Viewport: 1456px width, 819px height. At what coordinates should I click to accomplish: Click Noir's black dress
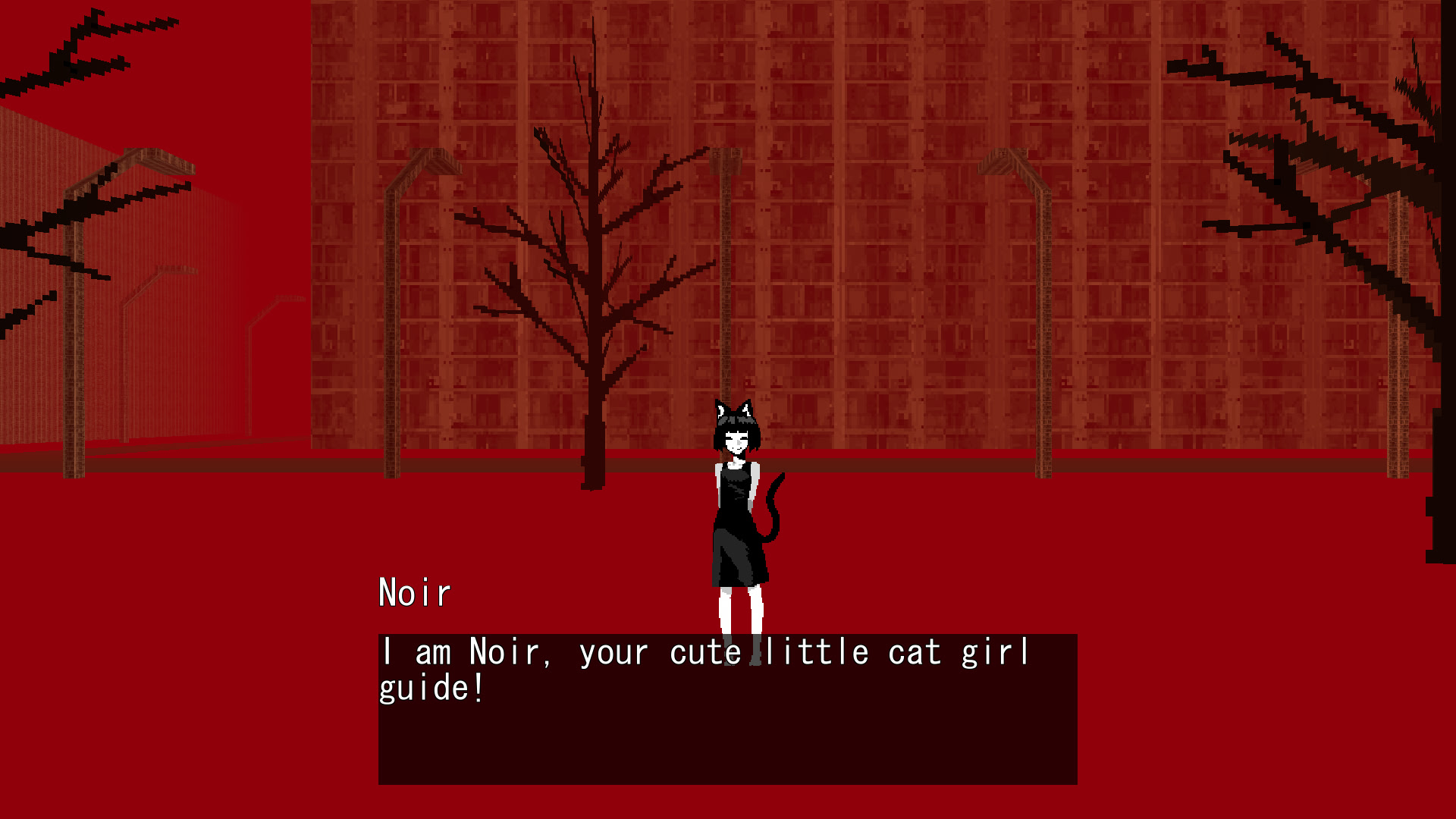[730, 531]
